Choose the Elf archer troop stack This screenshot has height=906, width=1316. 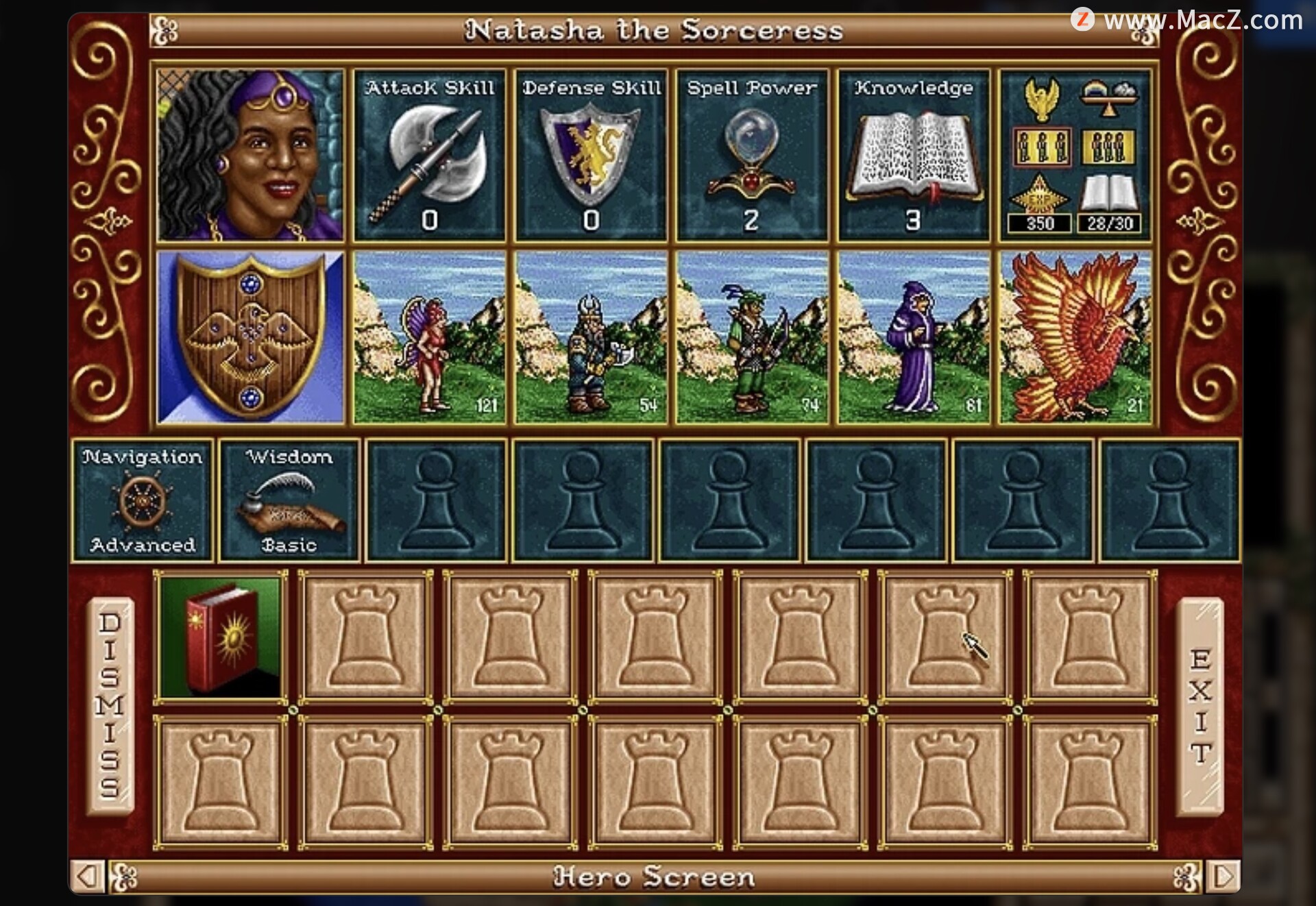point(752,337)
